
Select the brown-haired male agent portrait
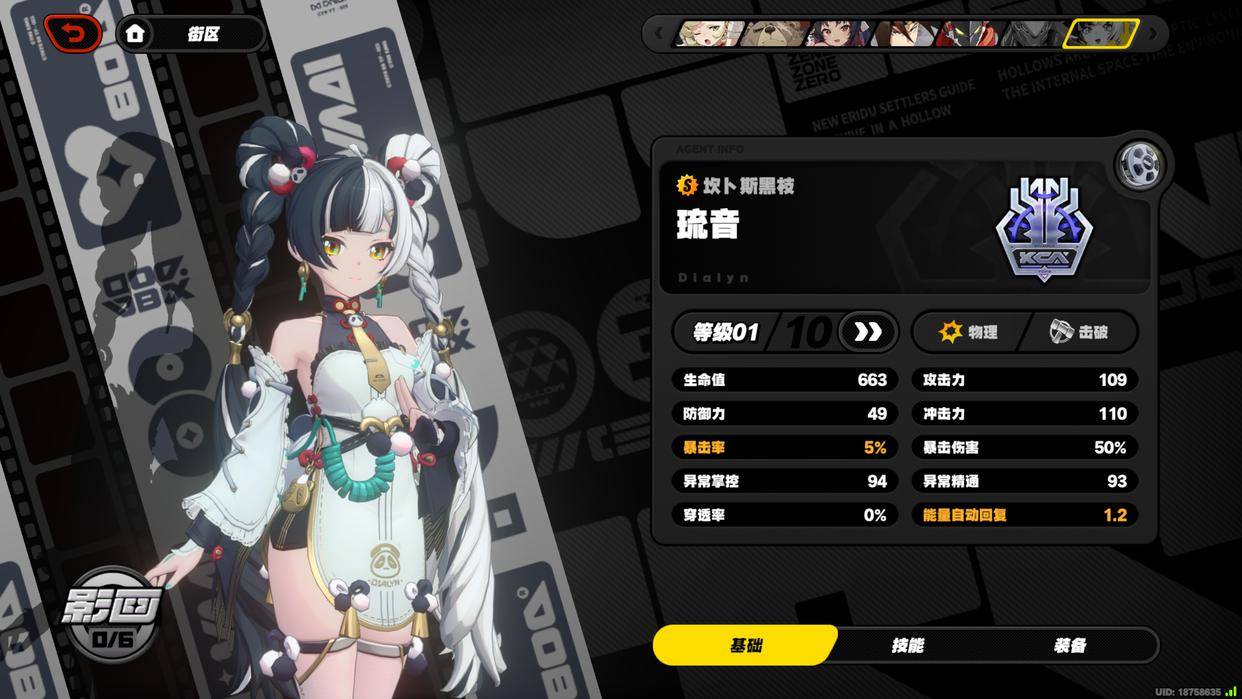click(x=902, y=34)
